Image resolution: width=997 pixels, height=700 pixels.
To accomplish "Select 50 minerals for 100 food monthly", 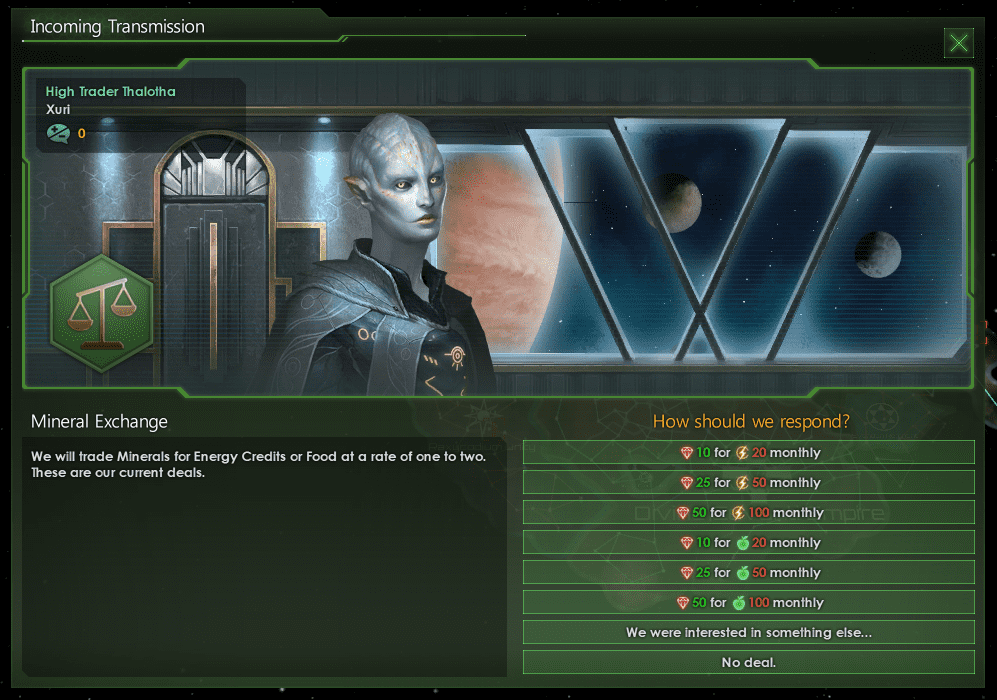I will (748, 603).
